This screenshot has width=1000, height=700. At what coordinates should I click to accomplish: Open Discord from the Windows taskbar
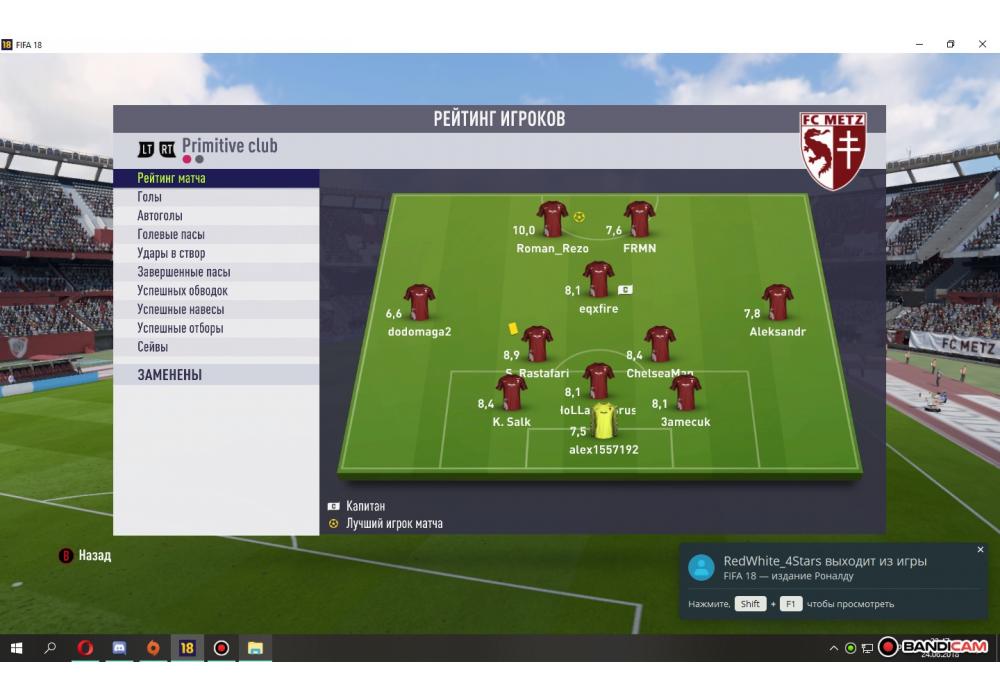click(x=119, y=648)
